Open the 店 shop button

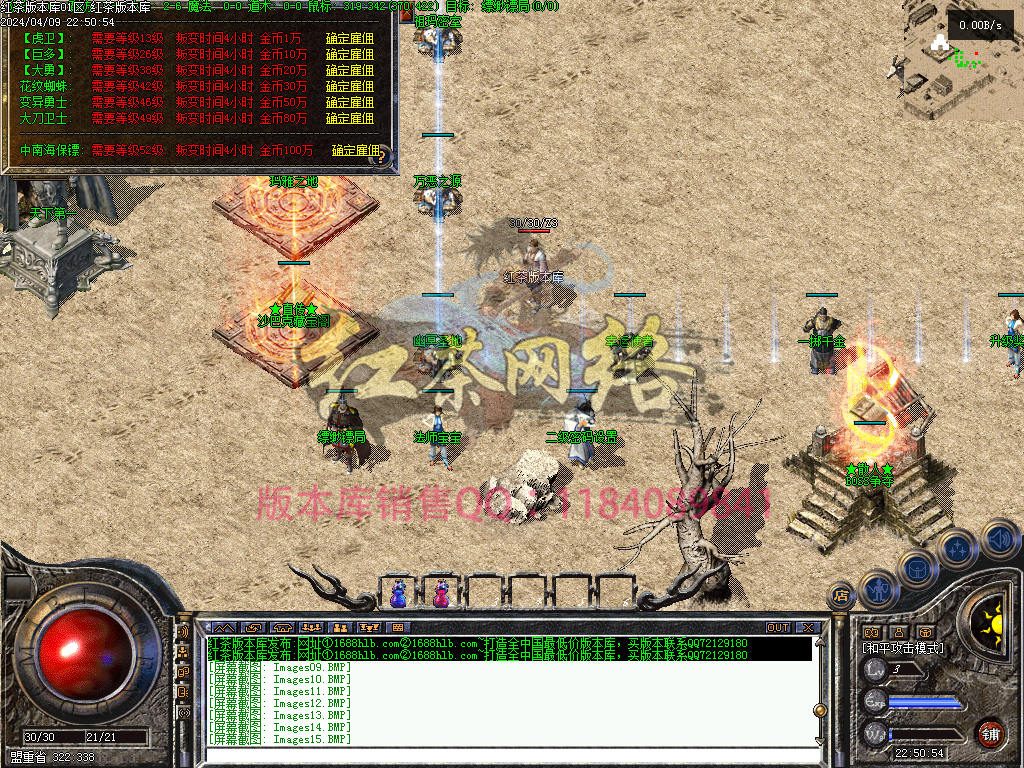(x=840, y=597)
